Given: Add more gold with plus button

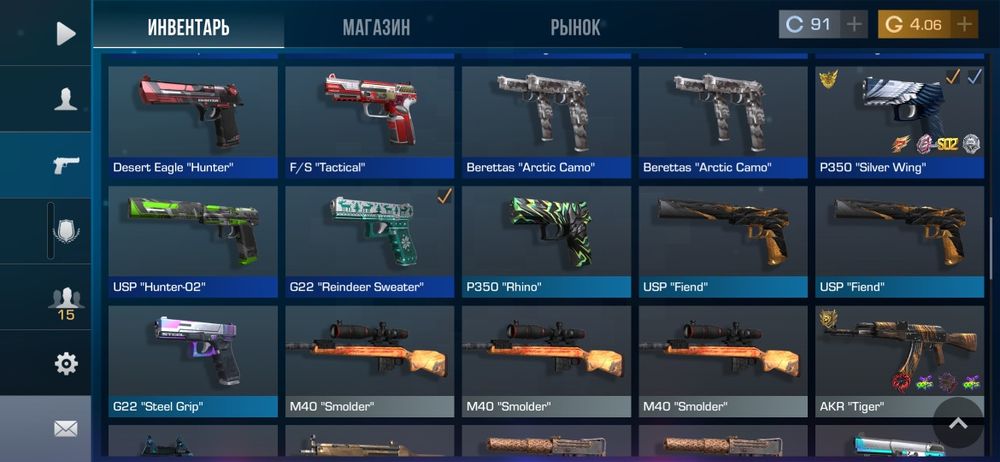Looking at the screenshot, I should 964,25.
